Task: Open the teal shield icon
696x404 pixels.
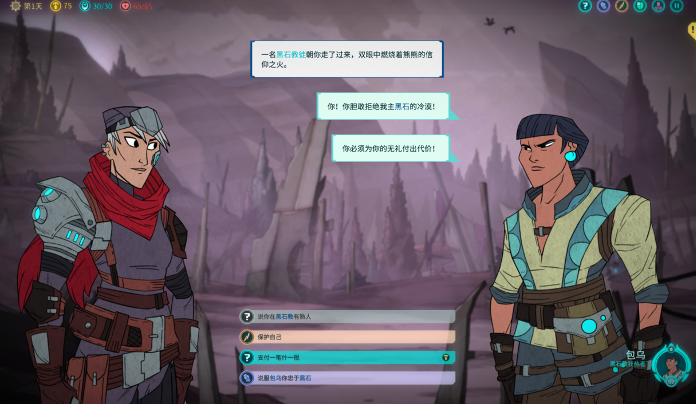Action: click(x=639, y=6)
